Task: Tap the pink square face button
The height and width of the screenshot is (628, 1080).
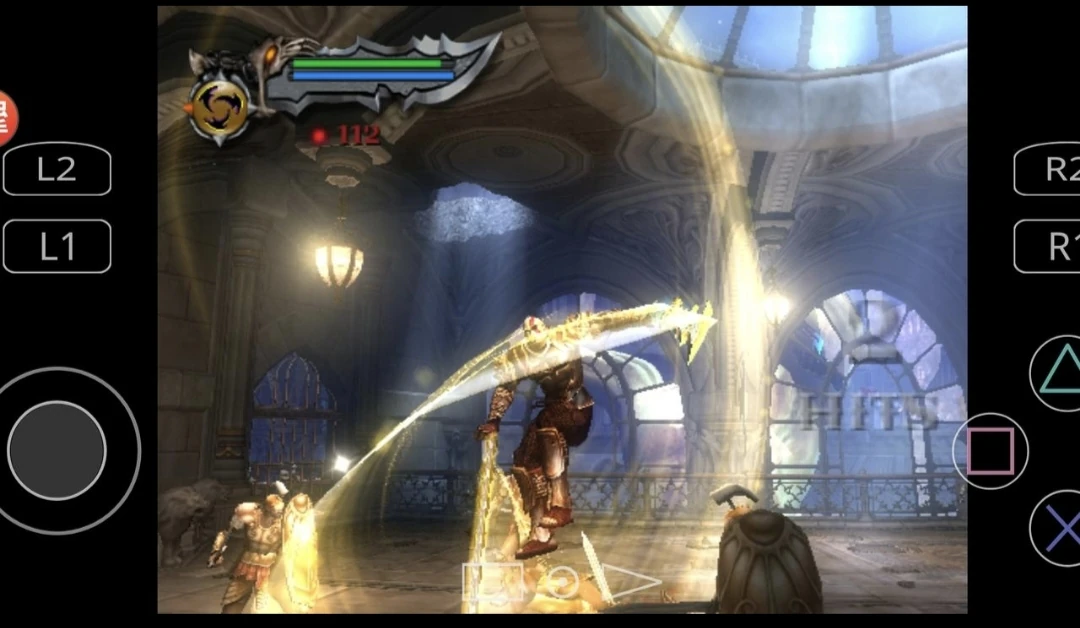Action: (990, 451)
